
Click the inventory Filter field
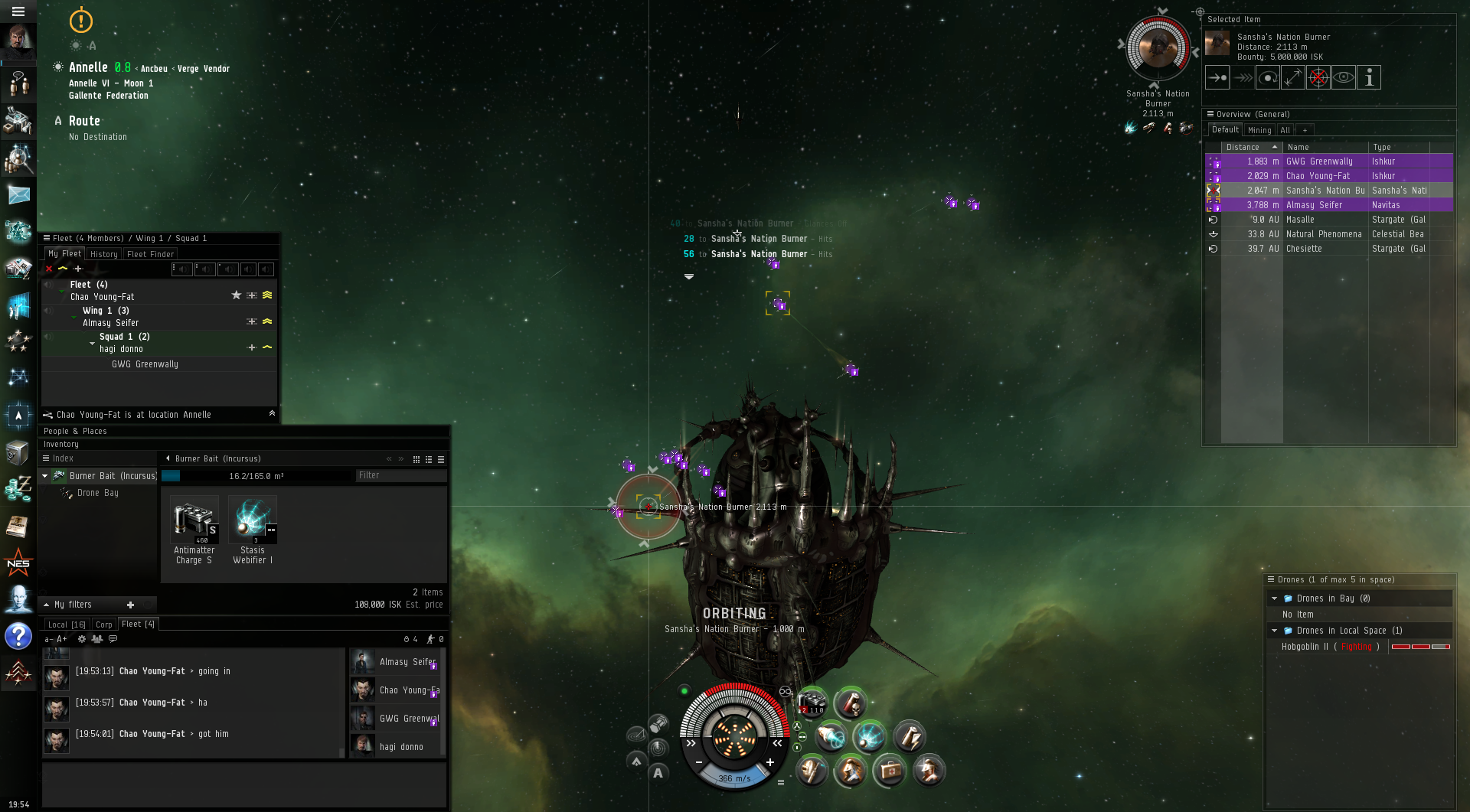400,475
